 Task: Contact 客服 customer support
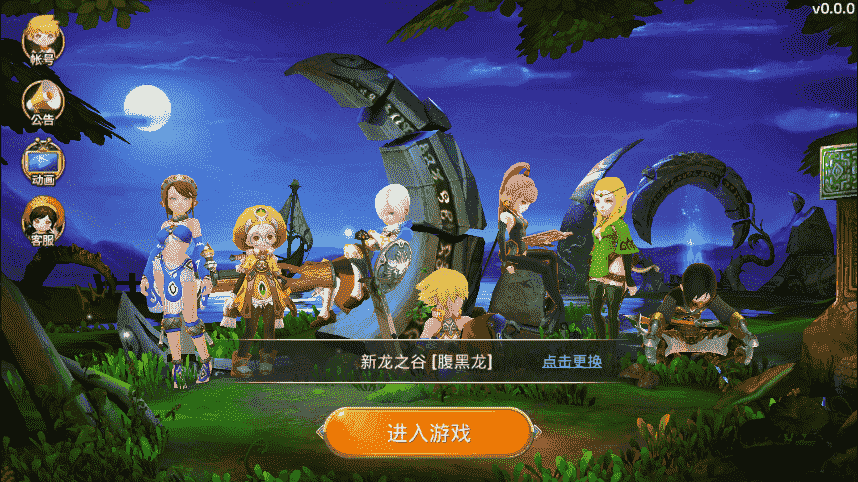43,220
